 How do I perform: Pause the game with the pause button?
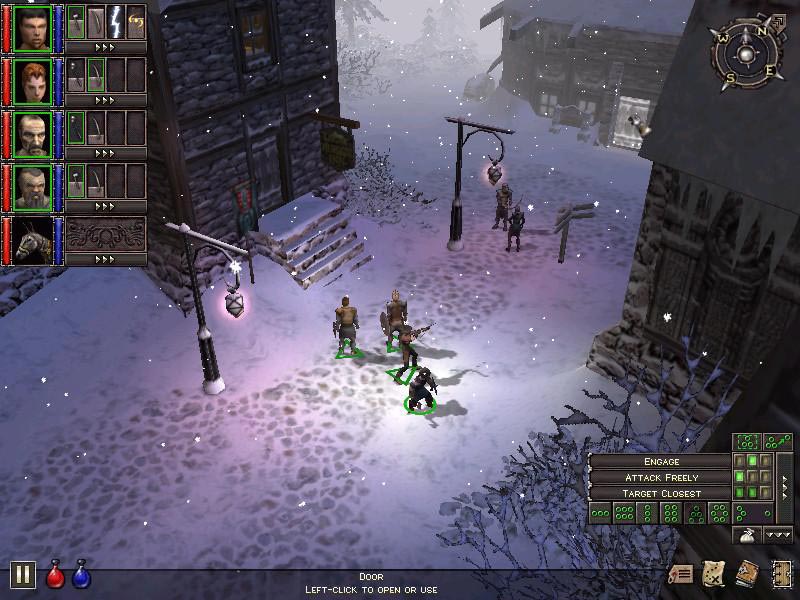[23, 574]
